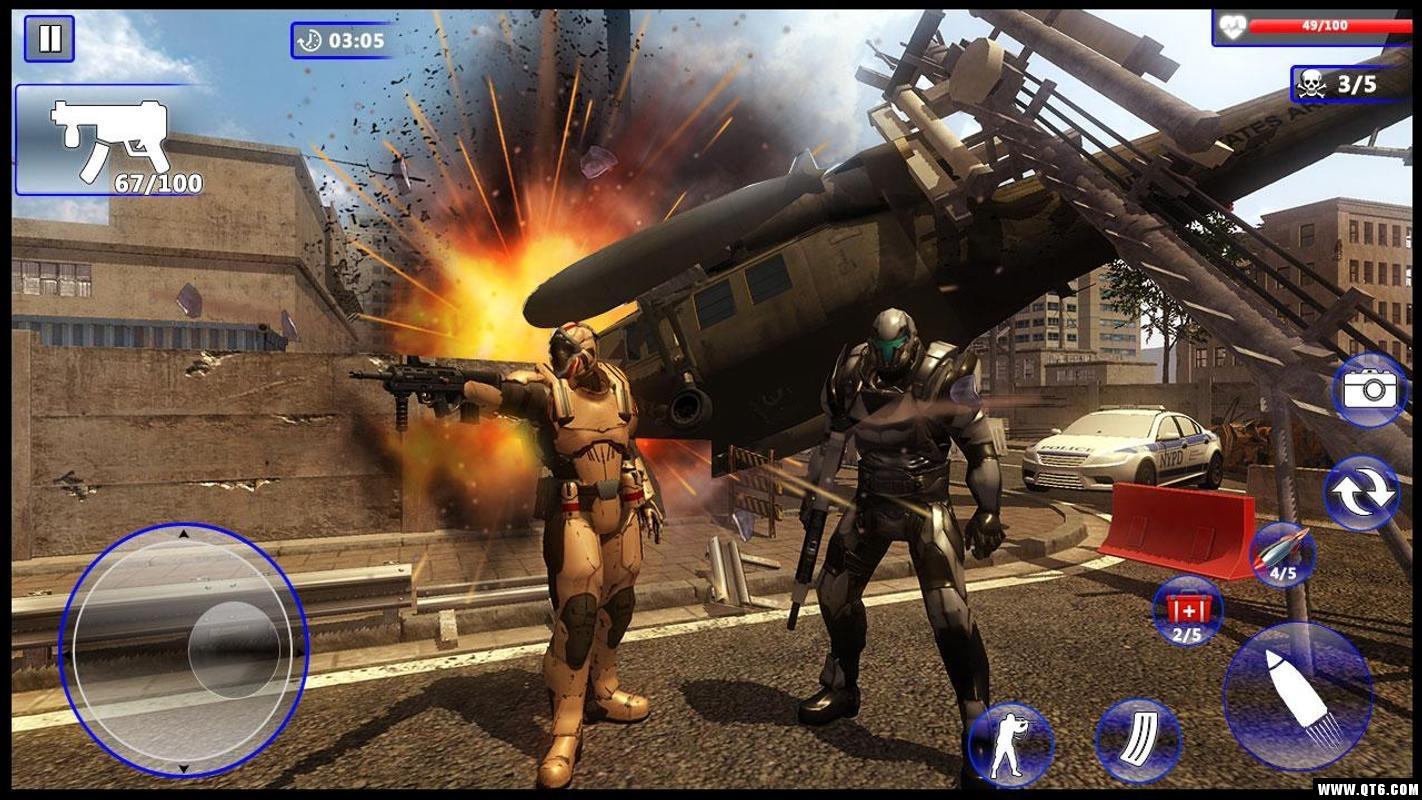
Task: Swap weapons using the circular arrows button
Action: point(1361,493)
